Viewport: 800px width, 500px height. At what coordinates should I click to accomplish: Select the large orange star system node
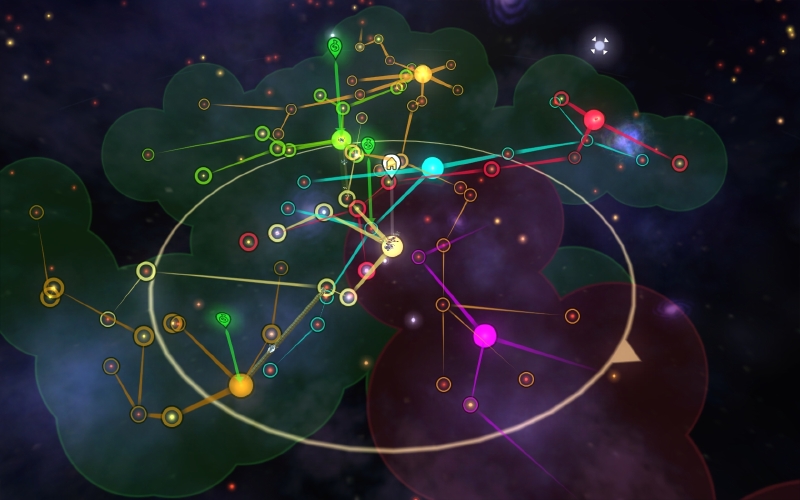pos(241,385)
